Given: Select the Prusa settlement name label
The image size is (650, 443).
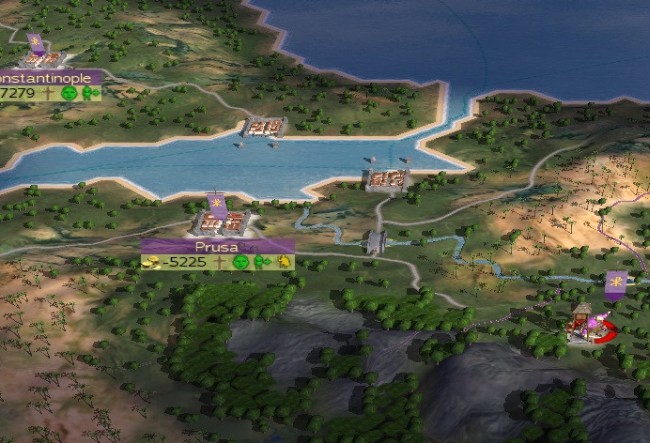Looking at the screenshot, I should point(217,246).
